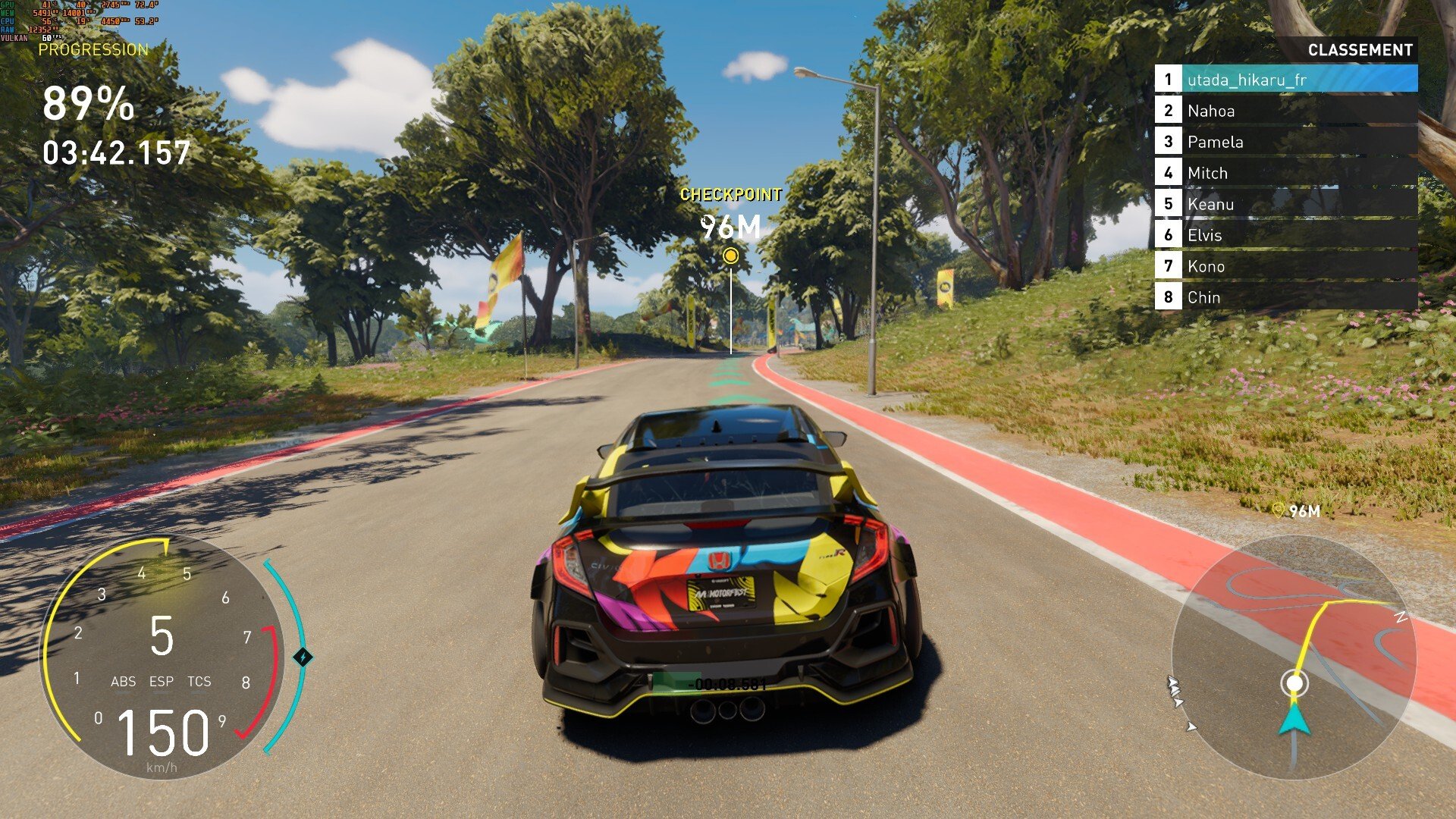This screenshot has height=819, width=1456.
Task: Click the yellow checkpoint marker icon
Action: coord(730,256)
